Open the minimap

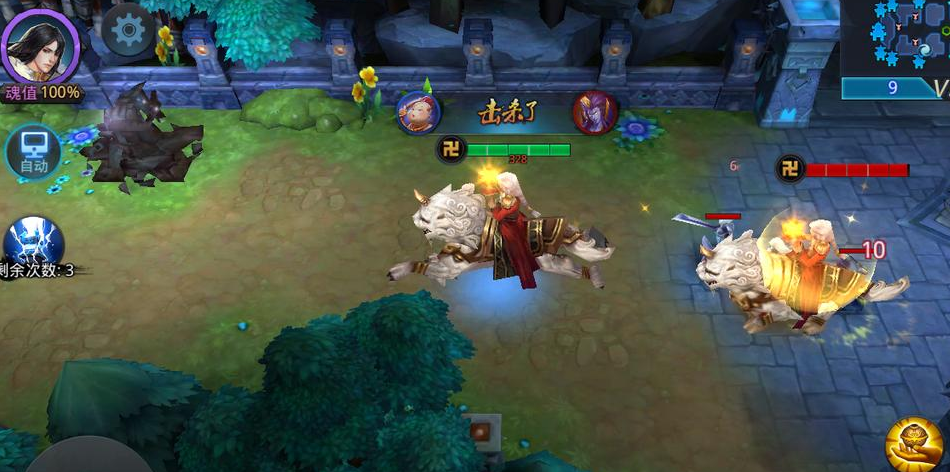coord(895,38)
